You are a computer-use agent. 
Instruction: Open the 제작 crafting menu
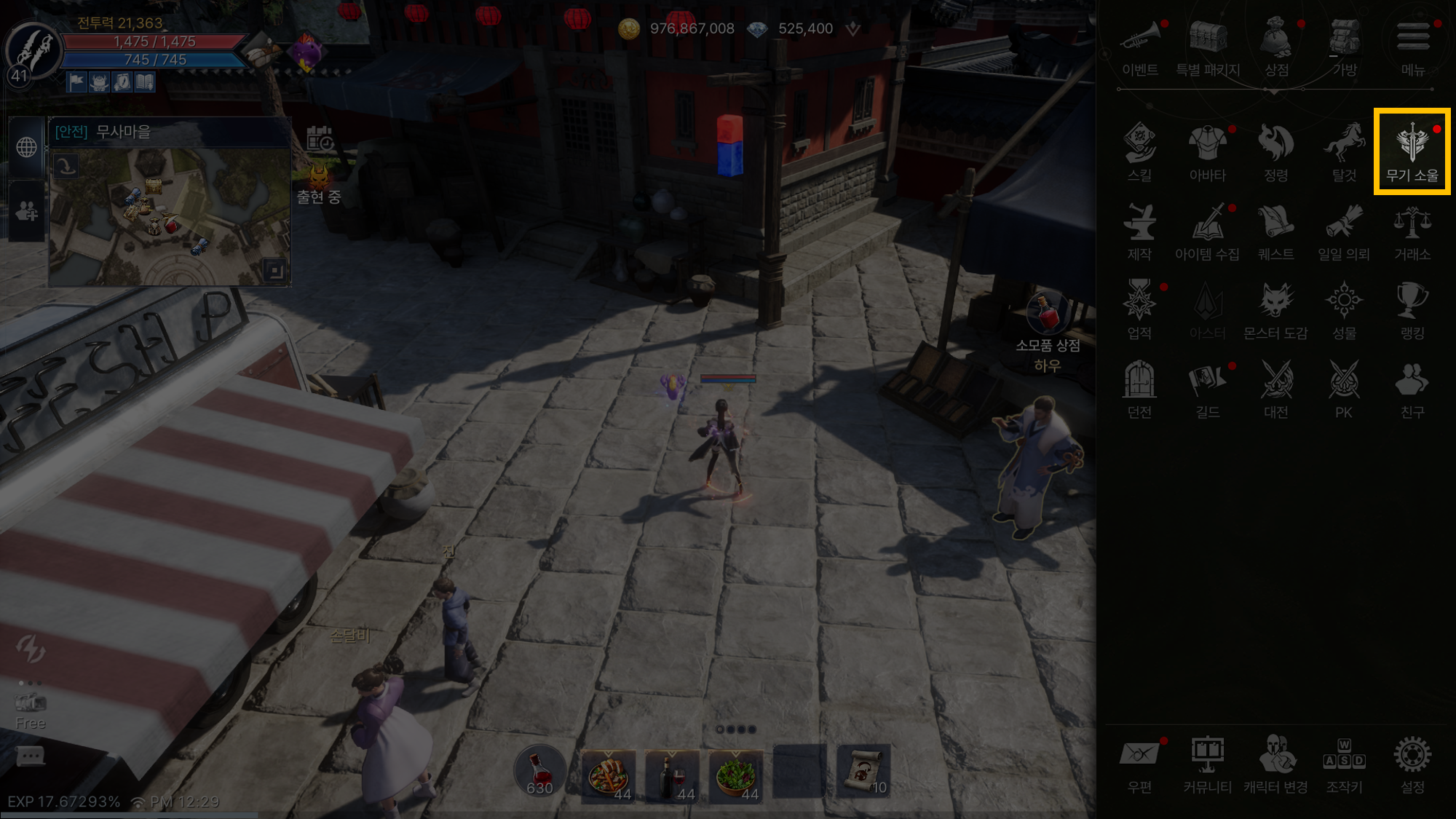pyautogui.click(x=1139, y=230)
